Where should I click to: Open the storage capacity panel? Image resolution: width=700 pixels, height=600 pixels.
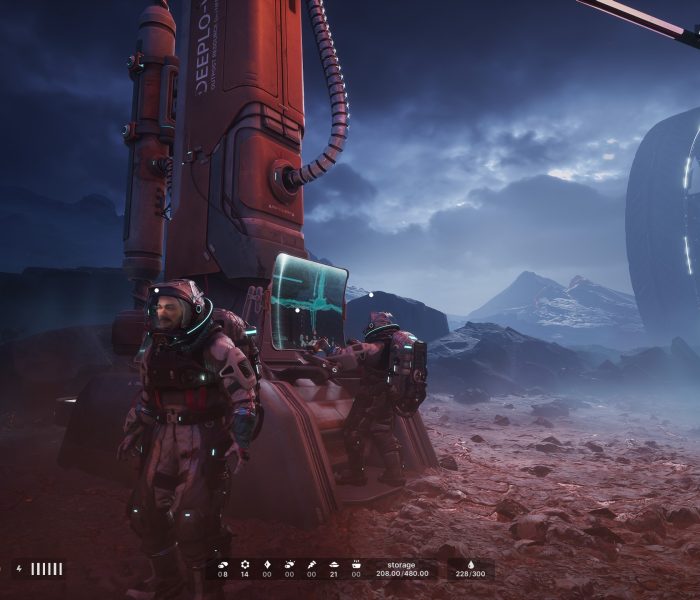point(401,569)
